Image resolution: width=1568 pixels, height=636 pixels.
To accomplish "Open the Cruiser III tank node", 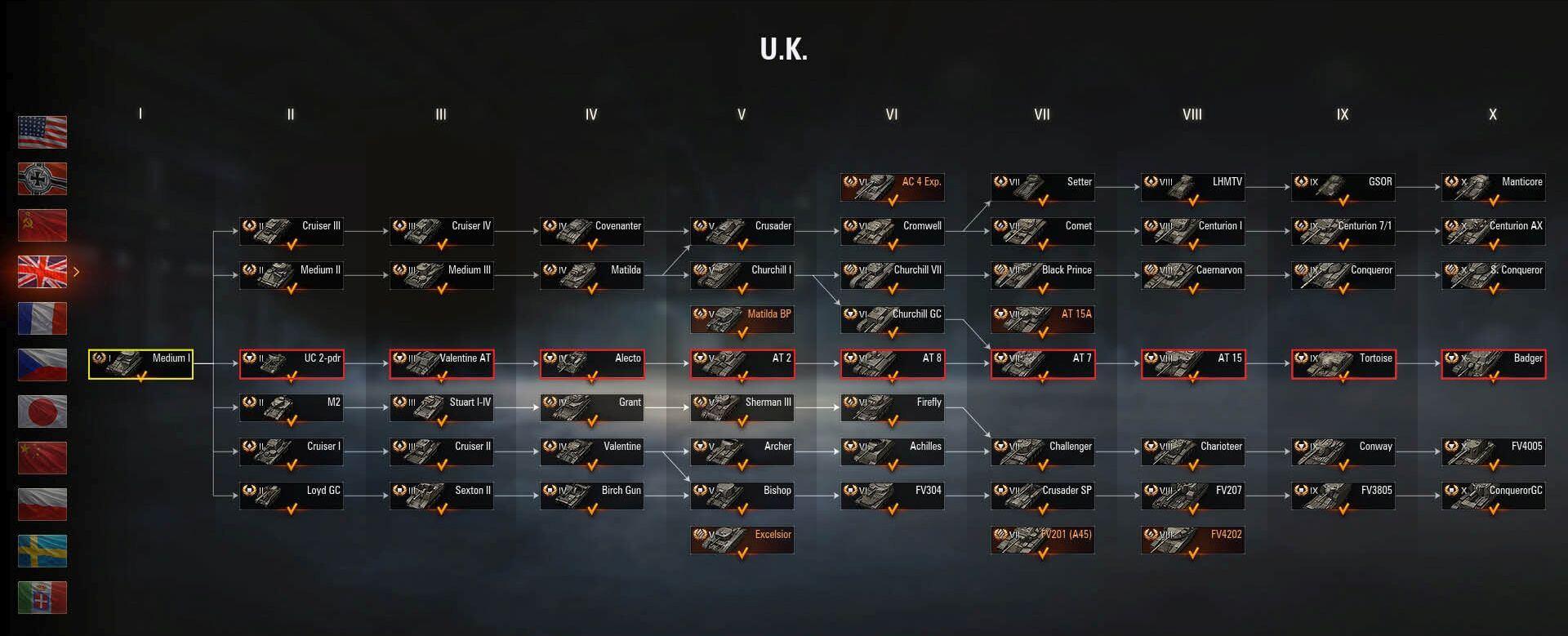I will [291, 232].
